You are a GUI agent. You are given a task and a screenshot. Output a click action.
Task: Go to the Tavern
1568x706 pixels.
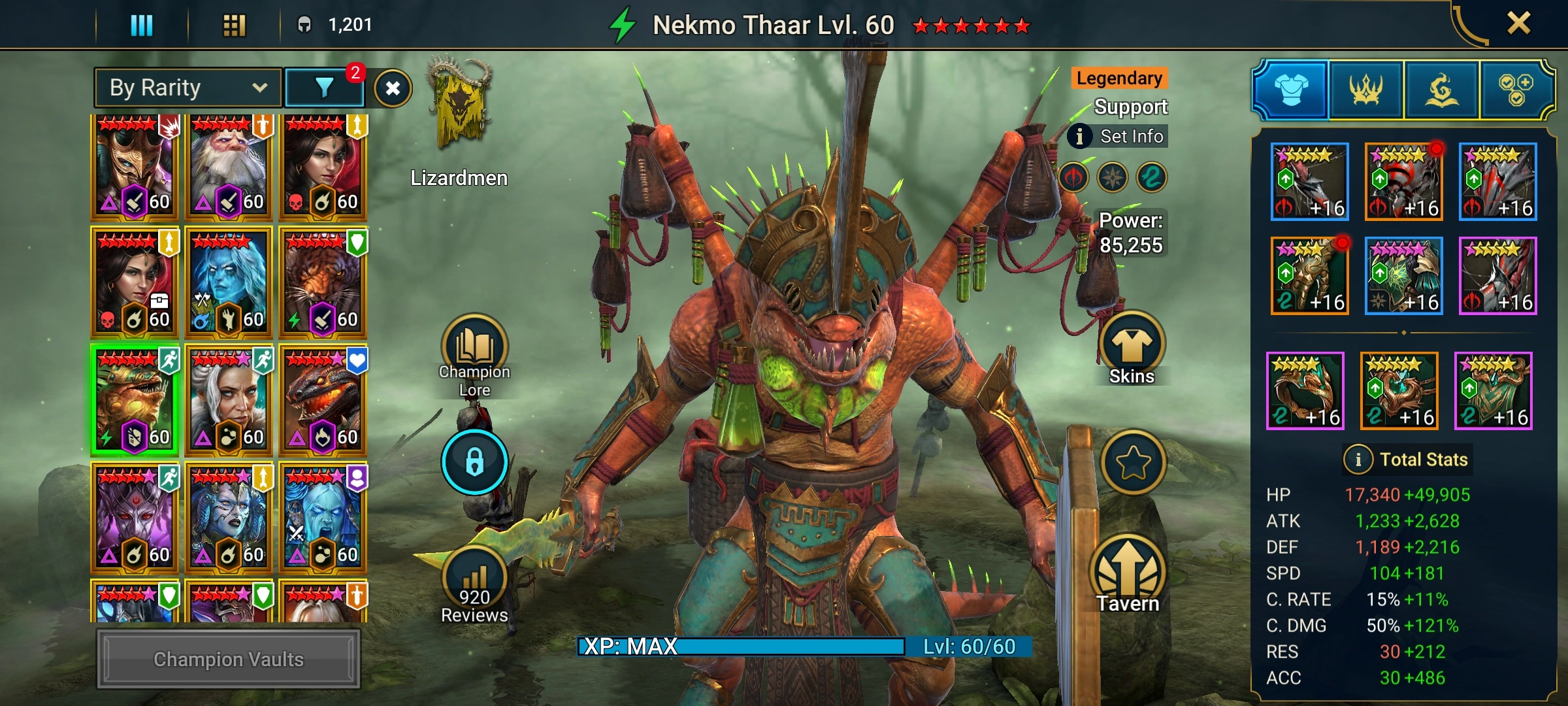point(1128,572)
